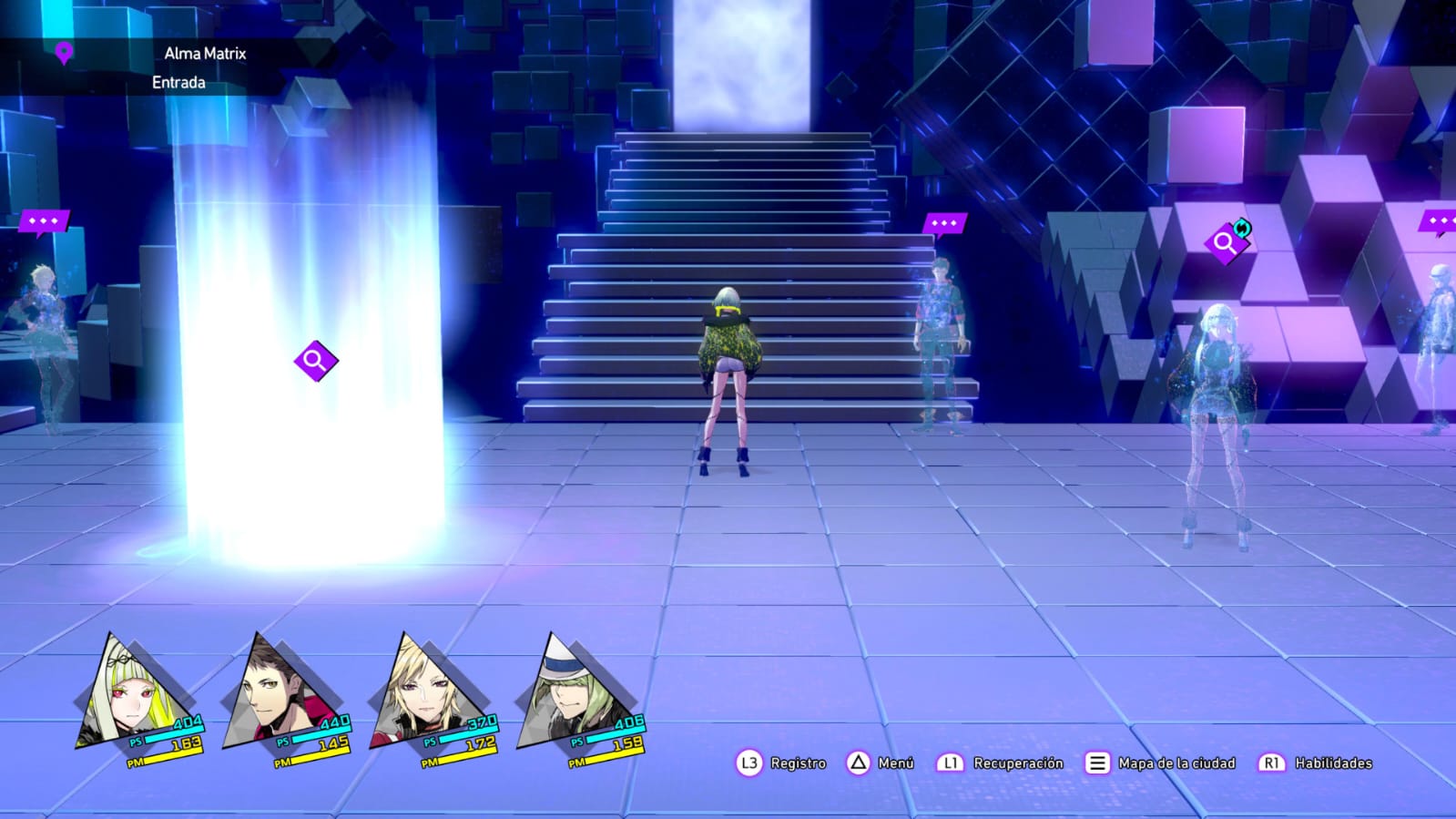Activate Recuperación healing
Image resolution: width=1456 pixels, height=819 pixels.
1018,763
